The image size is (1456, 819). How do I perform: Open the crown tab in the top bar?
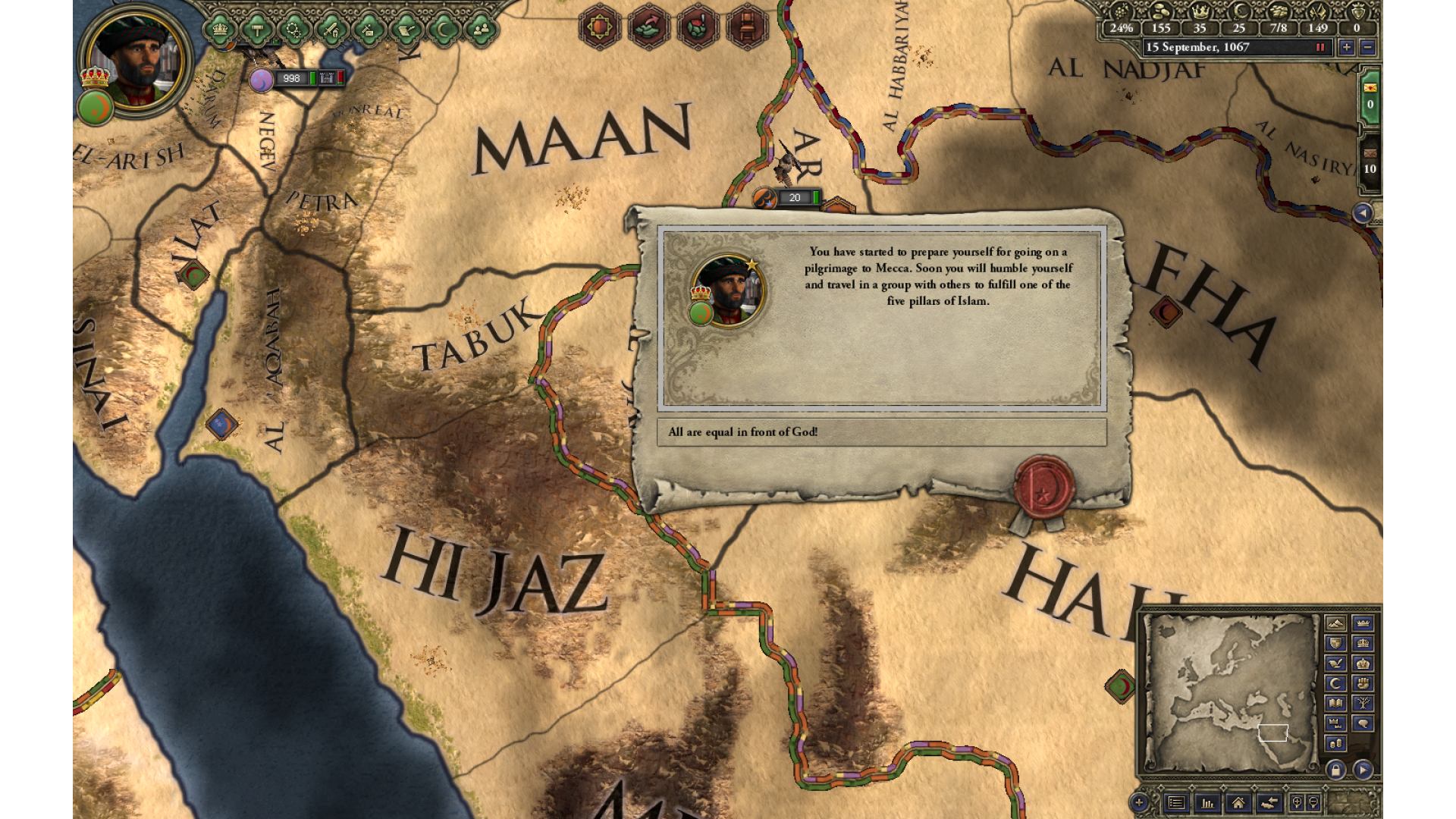(x=220, y=30)
